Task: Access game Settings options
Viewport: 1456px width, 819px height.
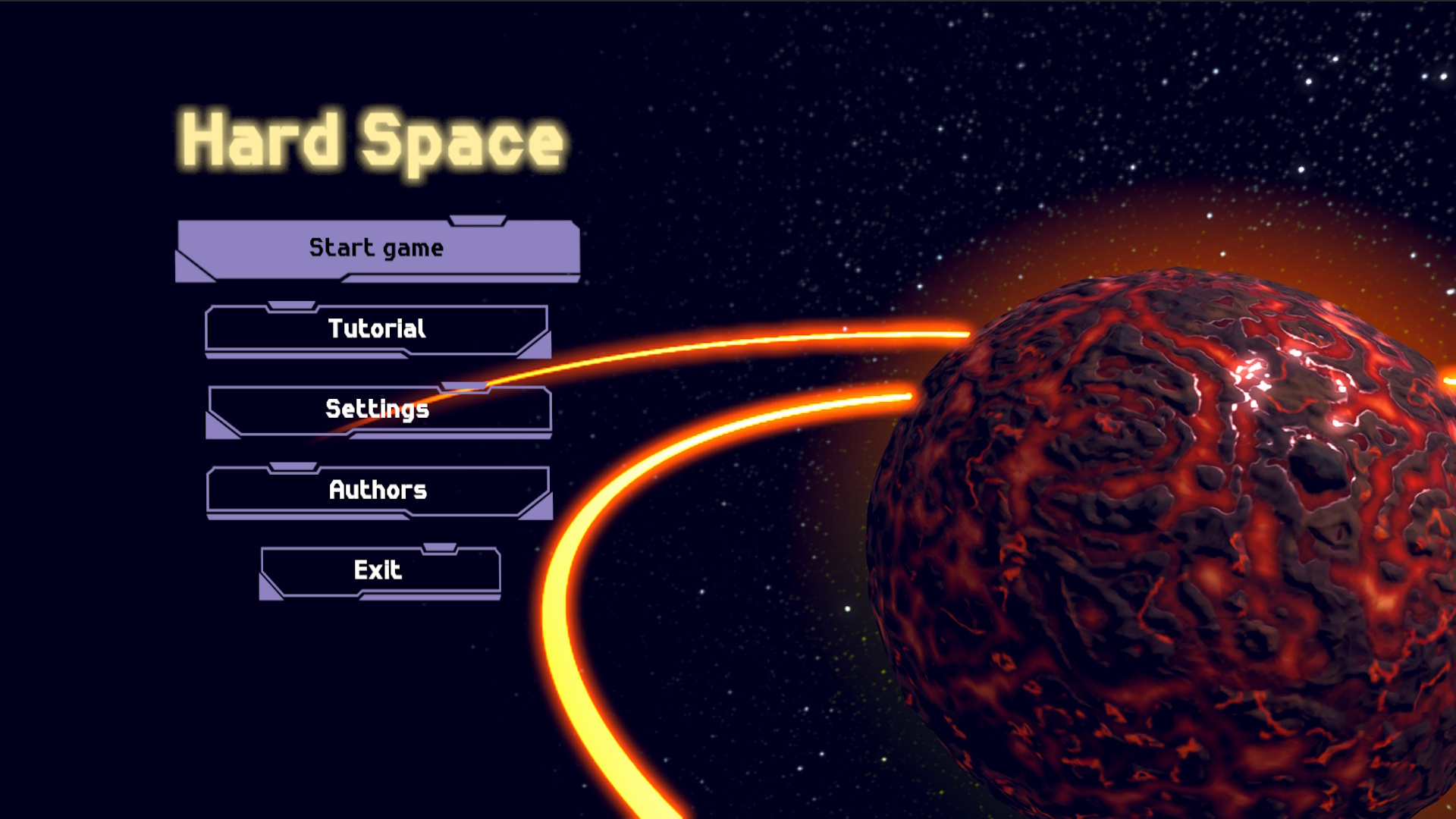Action: pos(377,409)
